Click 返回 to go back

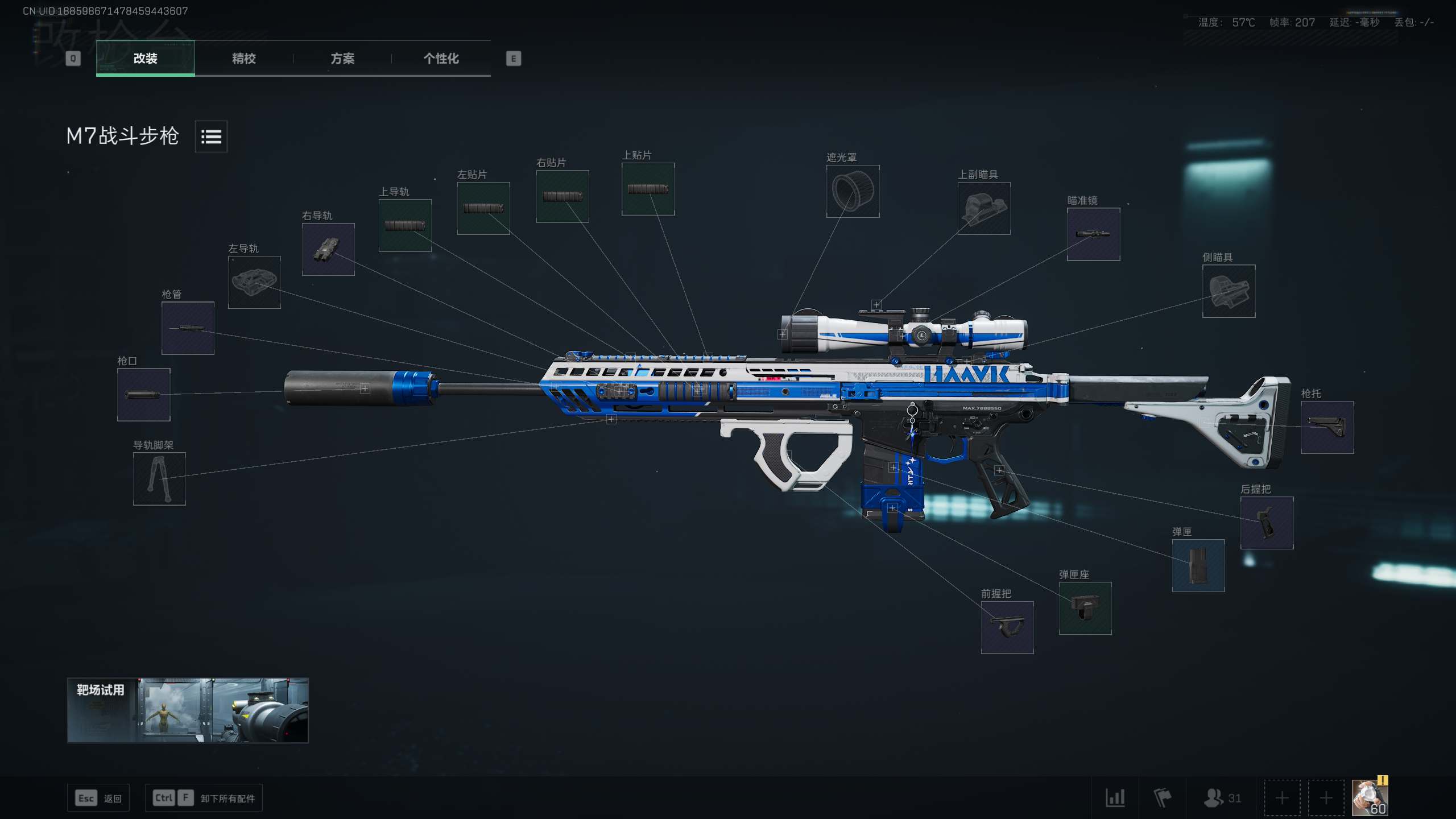coord(98,798)
